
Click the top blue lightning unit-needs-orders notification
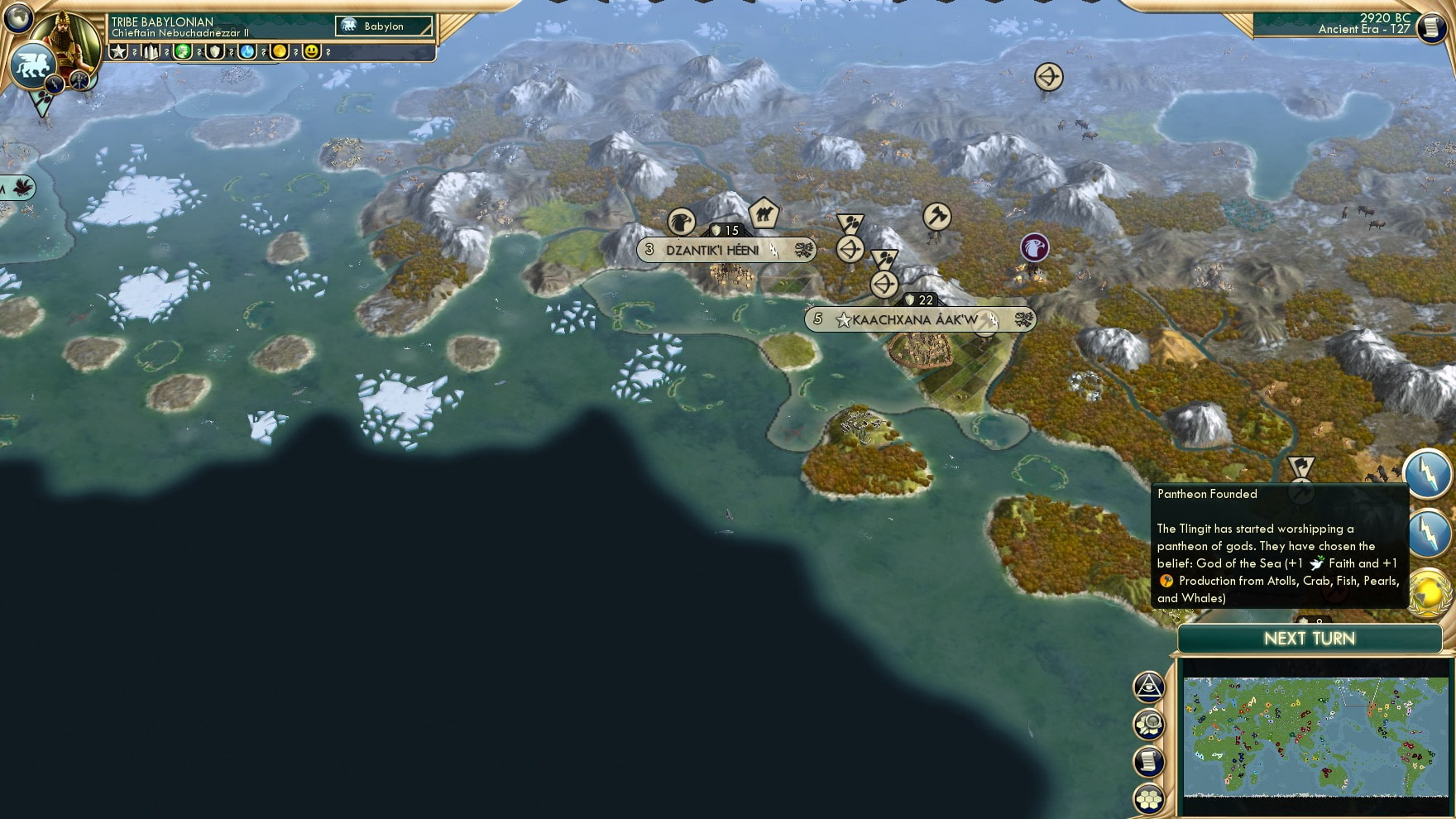click(1430, 474)
